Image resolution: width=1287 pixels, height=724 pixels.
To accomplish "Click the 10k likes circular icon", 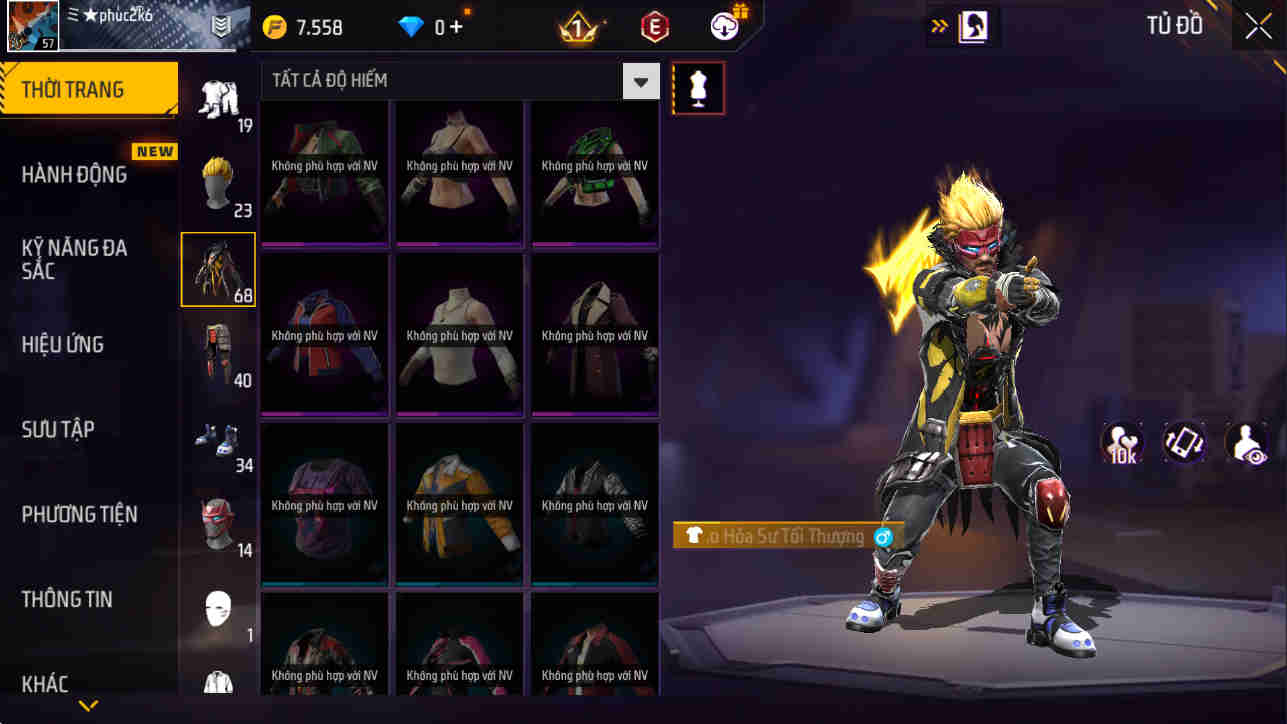I will [1122, 442].
